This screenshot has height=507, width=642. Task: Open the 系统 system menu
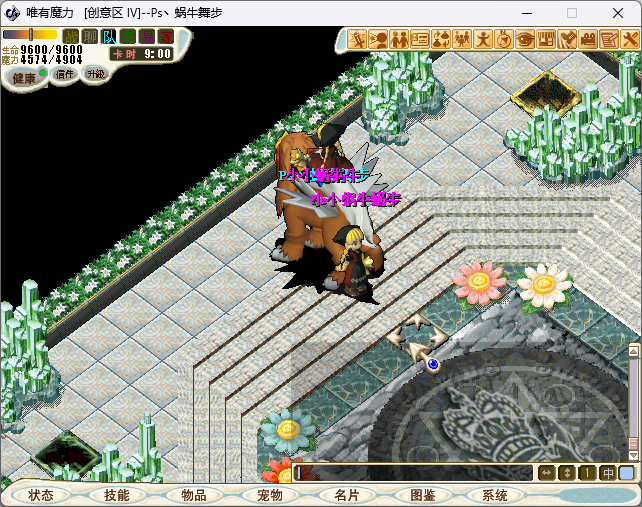(495, 495)
